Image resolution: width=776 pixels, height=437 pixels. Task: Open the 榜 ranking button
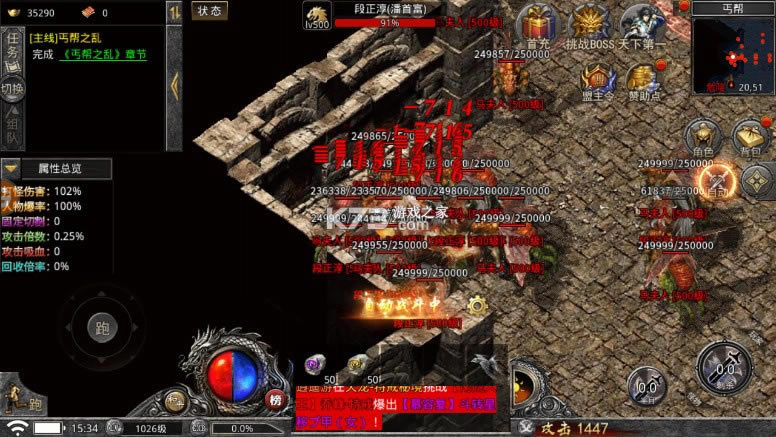(274, 398)
